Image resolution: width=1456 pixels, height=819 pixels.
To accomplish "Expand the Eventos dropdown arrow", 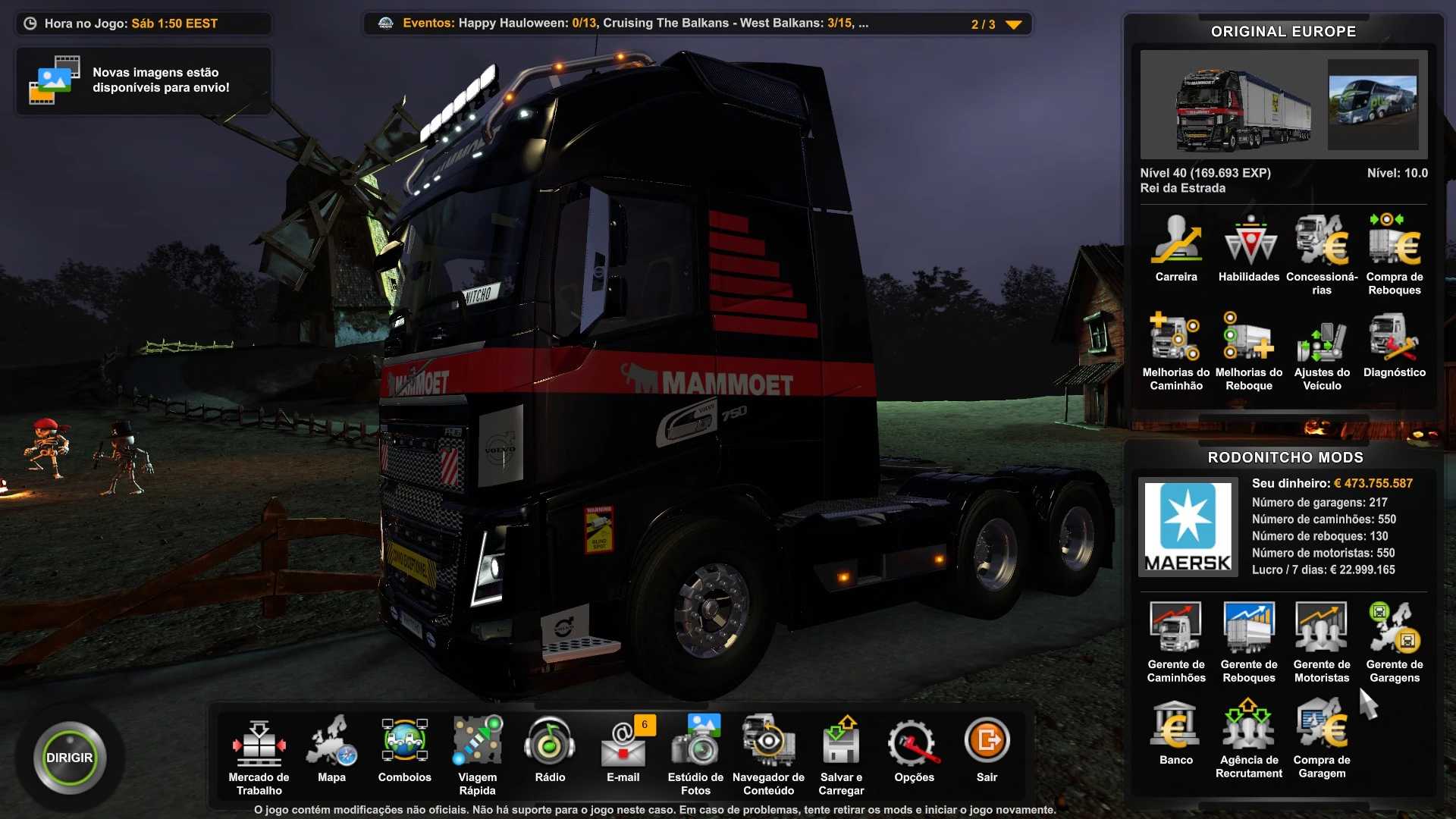I will click(1013, 24).
